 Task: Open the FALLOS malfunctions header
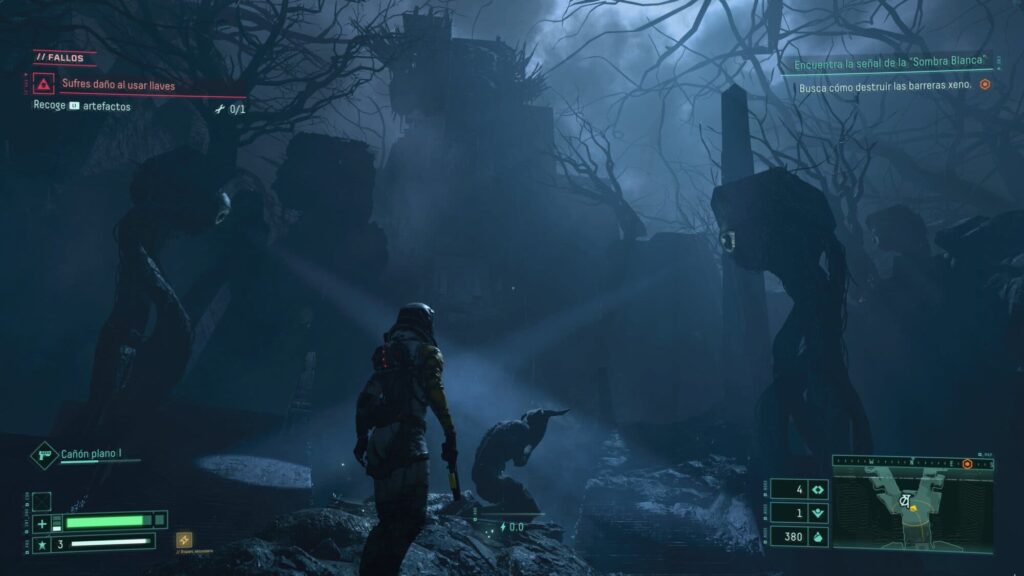tap(64, 58)
